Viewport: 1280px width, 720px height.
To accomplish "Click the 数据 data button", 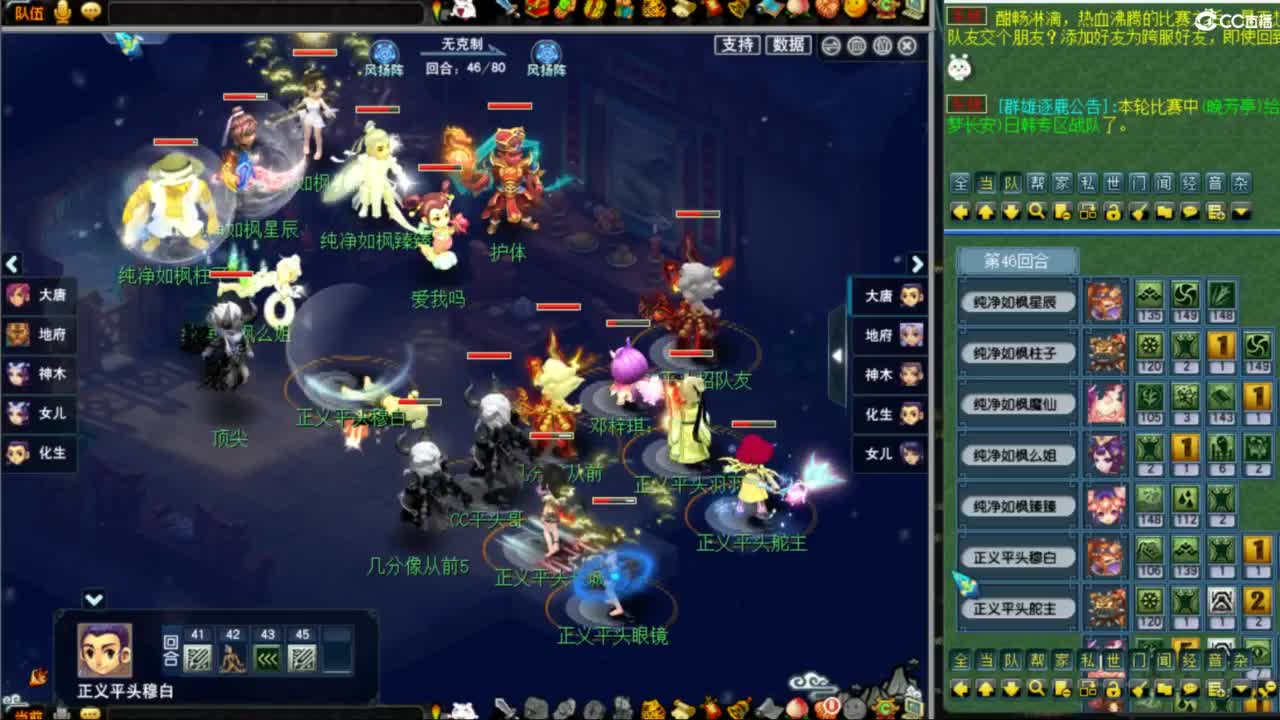I will coord(788,47).
